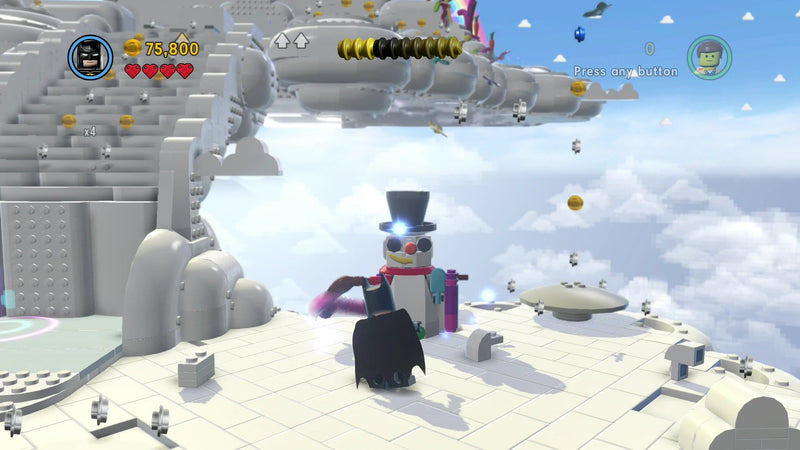This screenshot has height=450, width=800.
Task: Click the Batman character portrait
Action: click(90, 57)
